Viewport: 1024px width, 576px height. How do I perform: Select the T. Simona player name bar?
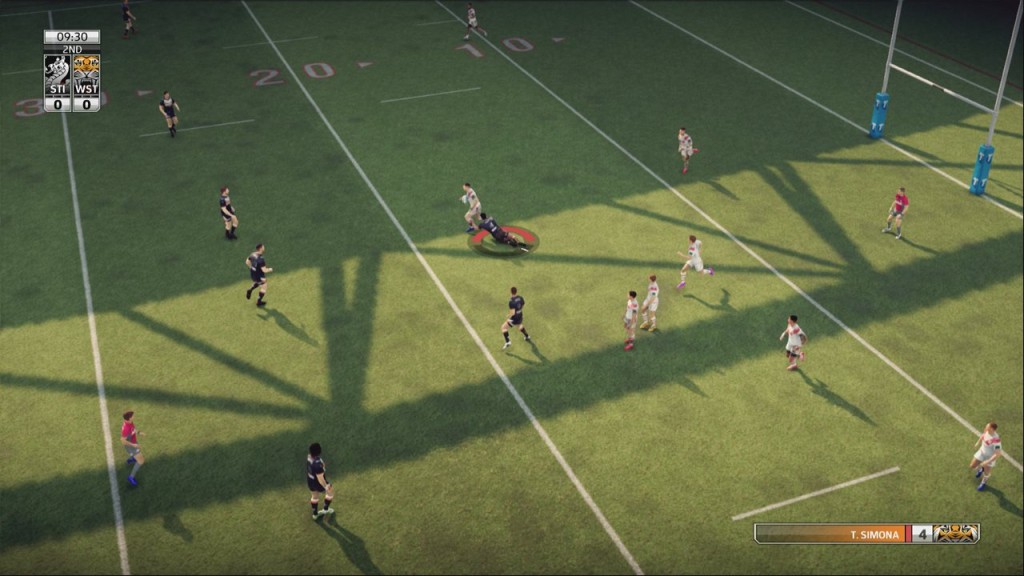click(x=830, y=534)
